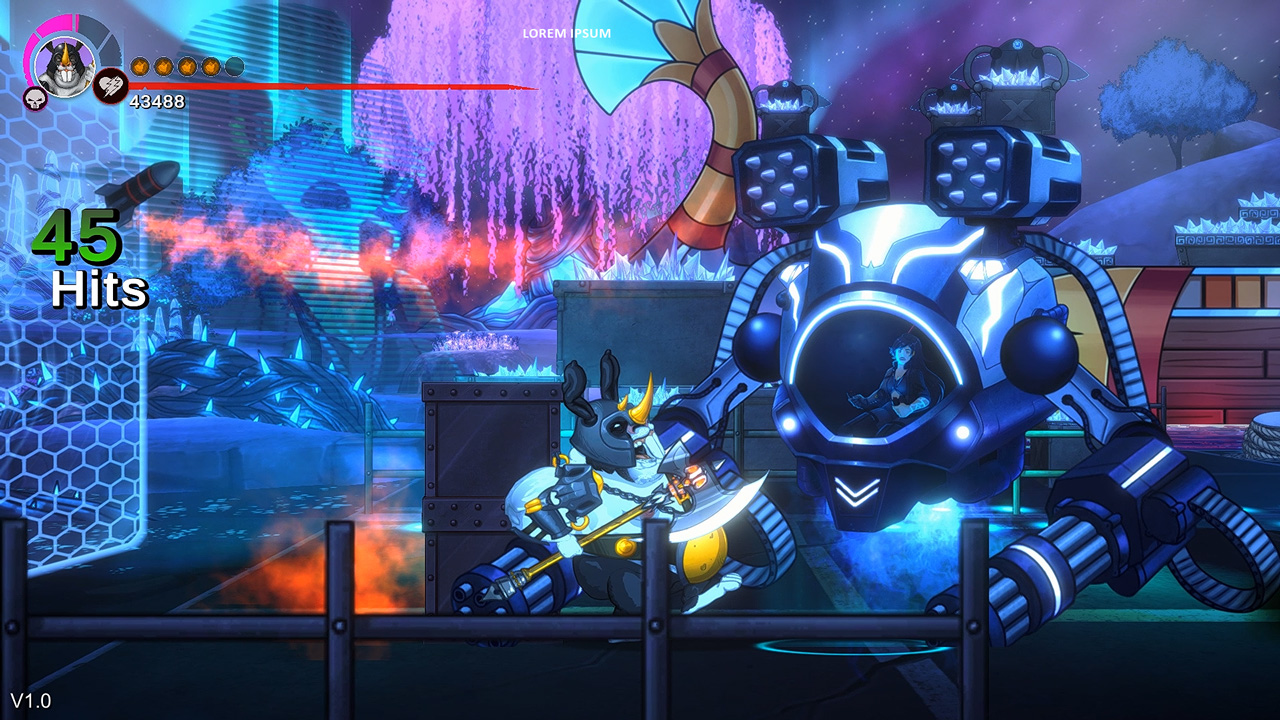Select the yellow down-arrow chevron on mech

(855, 490)
